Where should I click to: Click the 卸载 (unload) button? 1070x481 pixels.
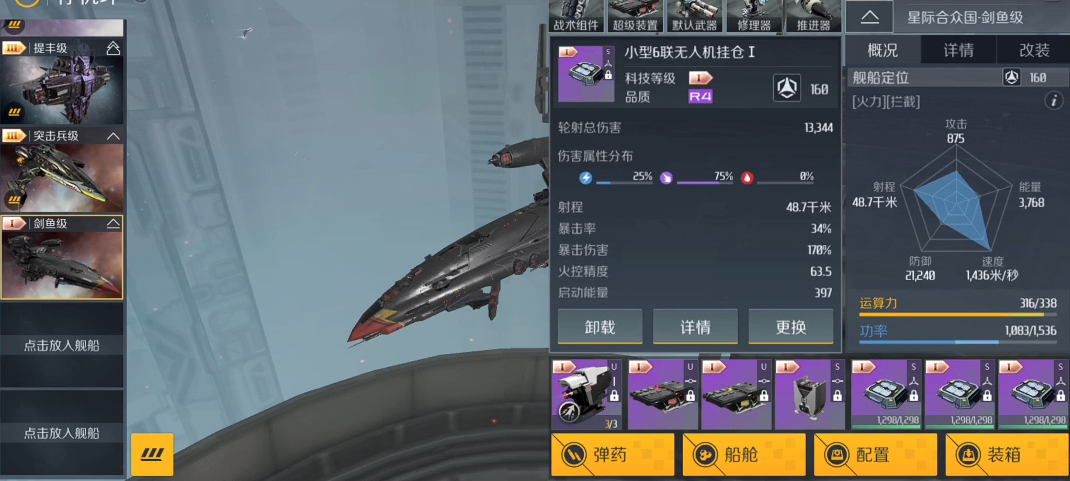[x=600, y=327]
